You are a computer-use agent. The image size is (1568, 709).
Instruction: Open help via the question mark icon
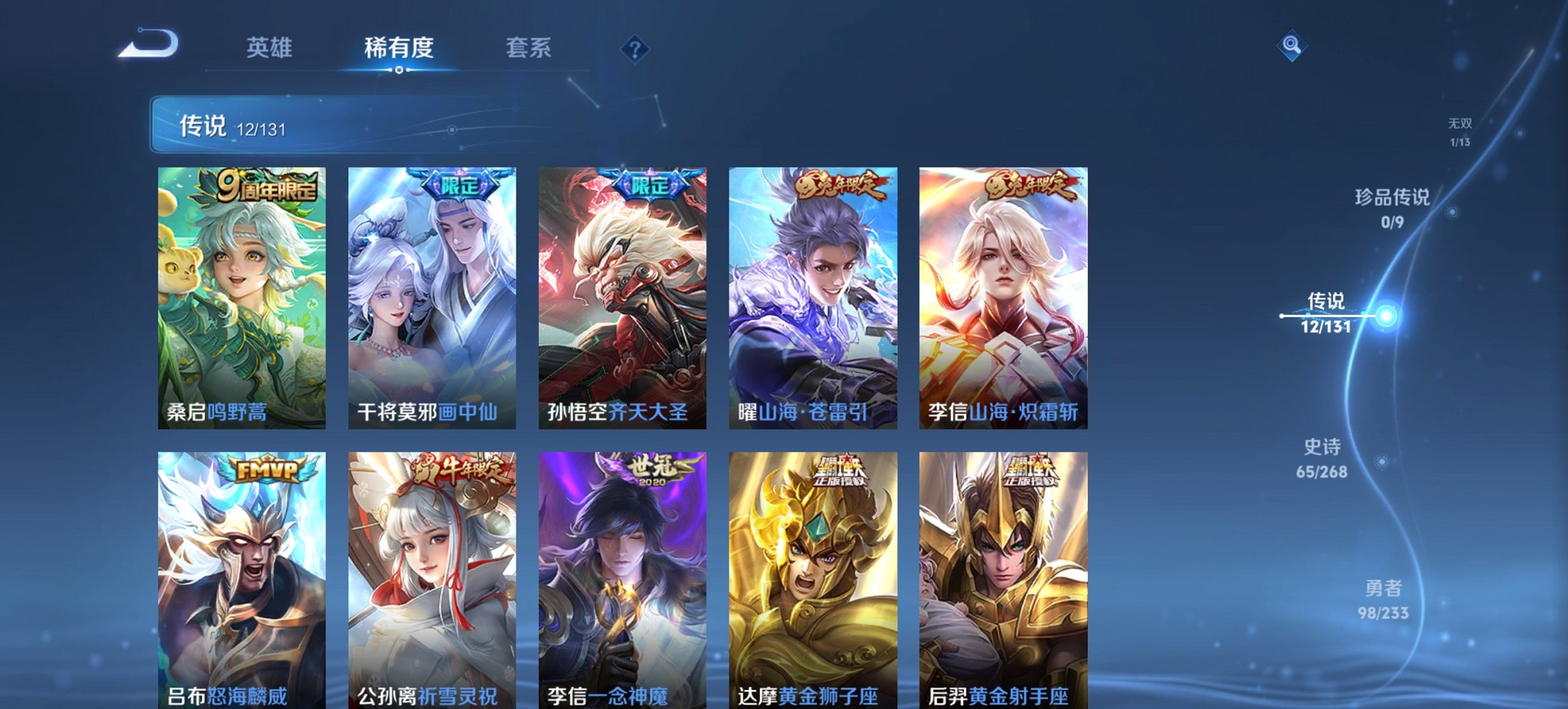click(x=635, y=48)
